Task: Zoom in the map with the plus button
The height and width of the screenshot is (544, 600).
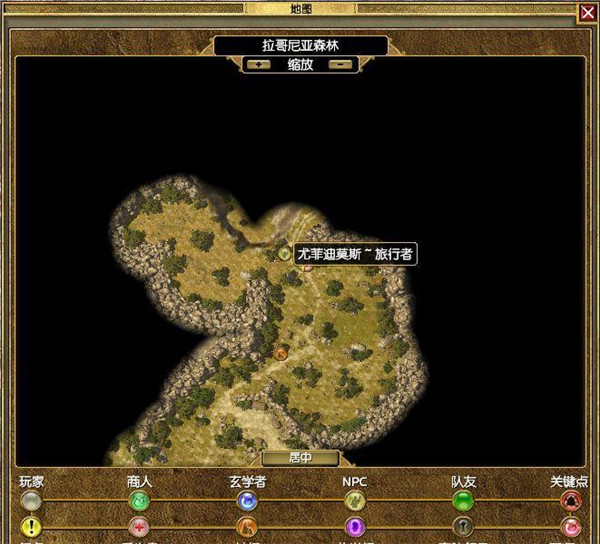Action: point(259,64)
